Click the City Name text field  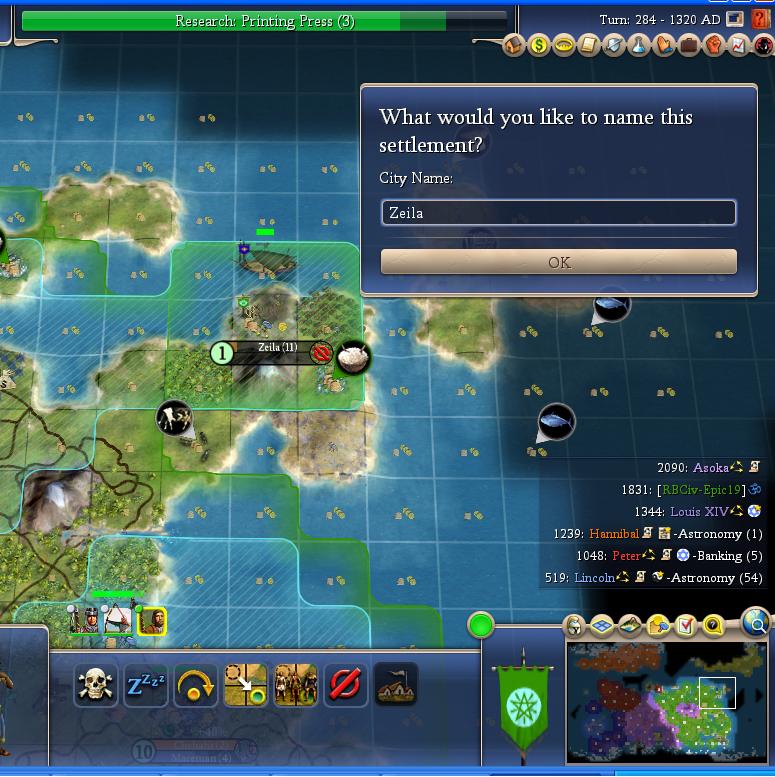(559, 213)
